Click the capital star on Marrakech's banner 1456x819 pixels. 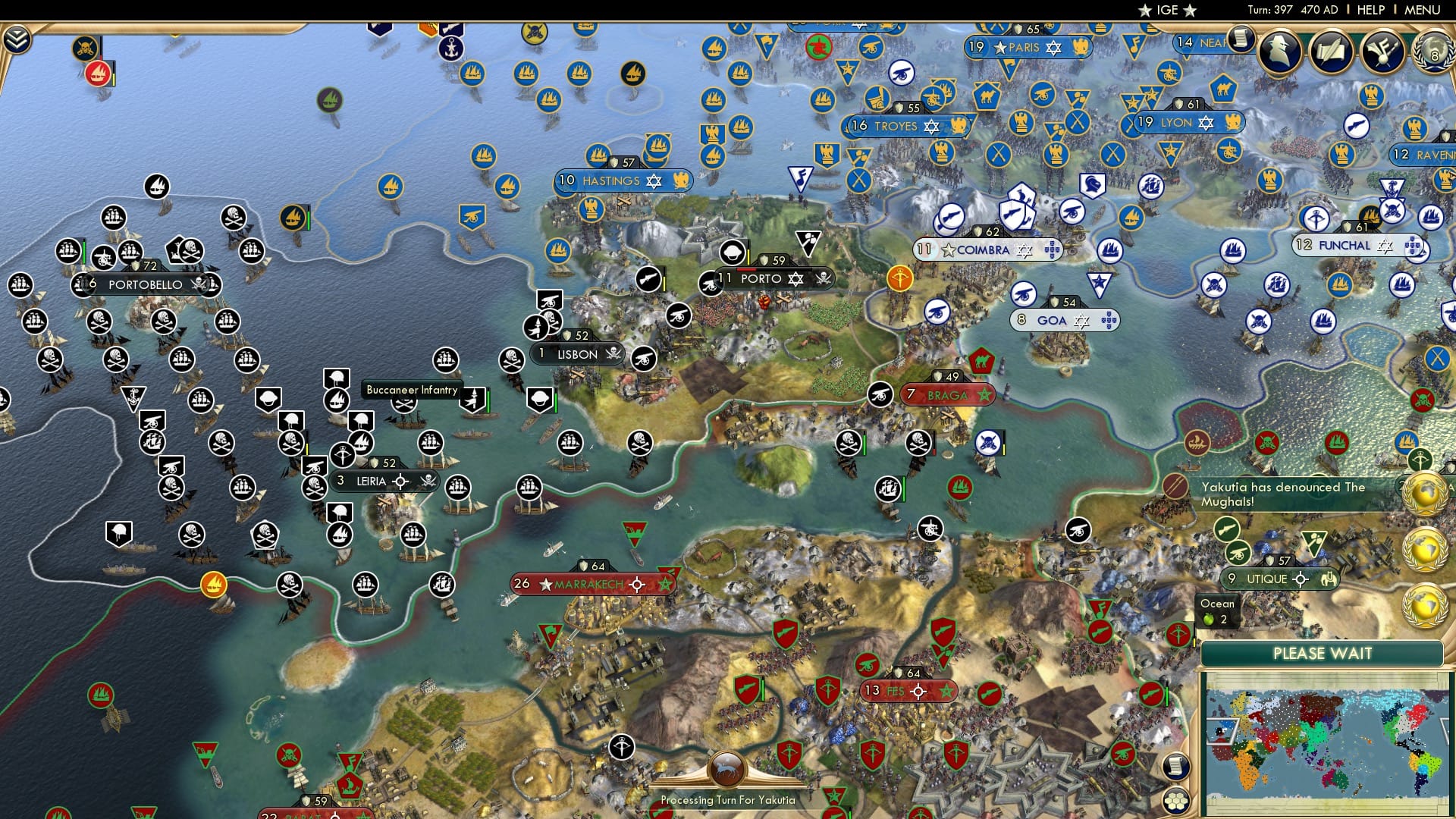coord(545,585)
